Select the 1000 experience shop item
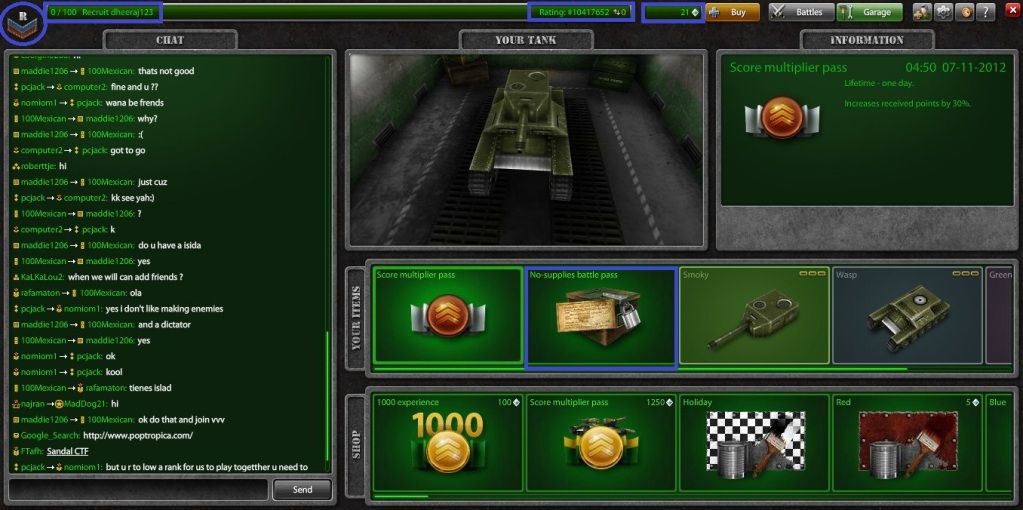 tap(448, 445)
